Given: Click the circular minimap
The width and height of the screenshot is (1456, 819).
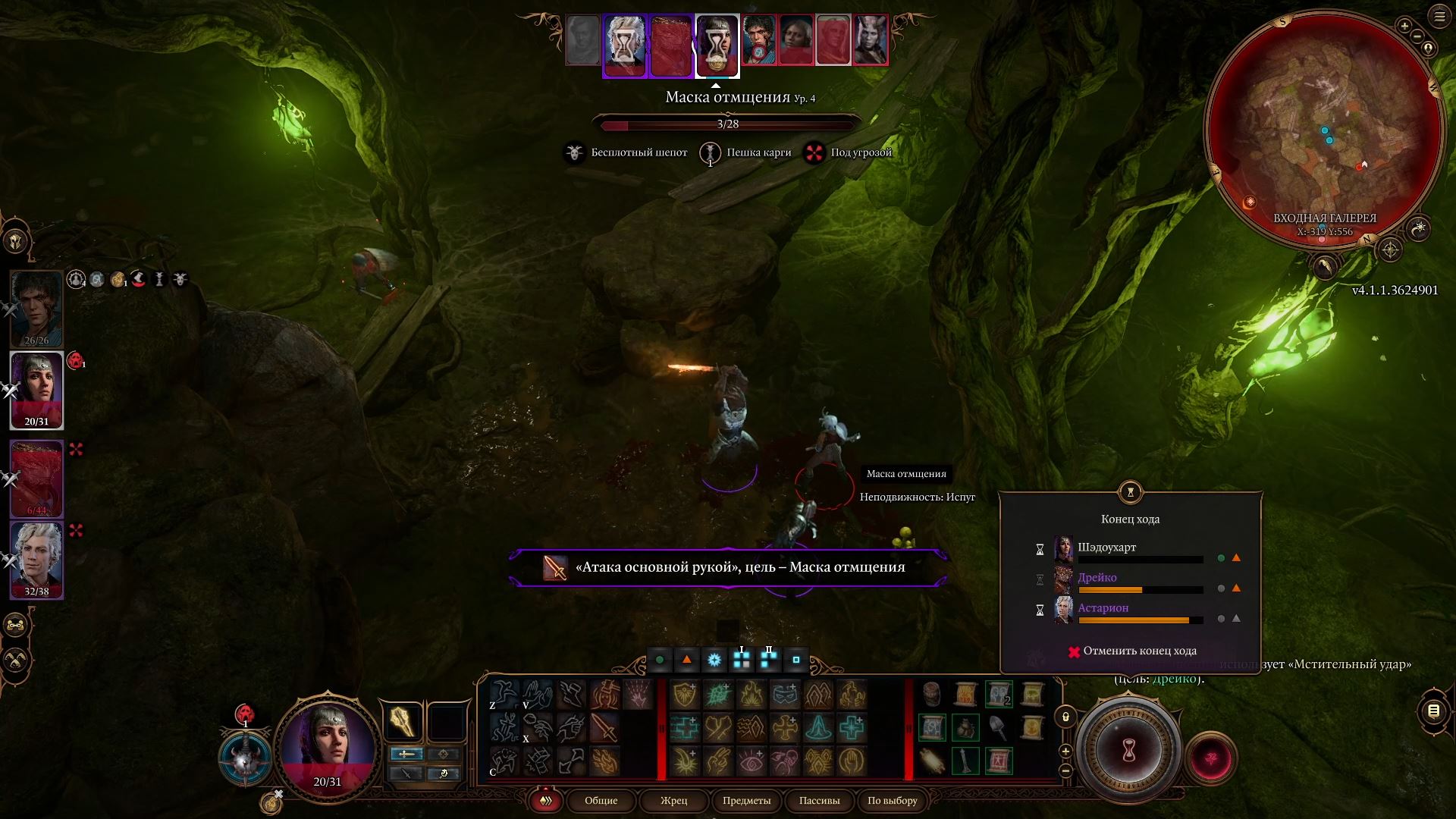Looking at the screenshot, I should click(x=1323, y=129).
